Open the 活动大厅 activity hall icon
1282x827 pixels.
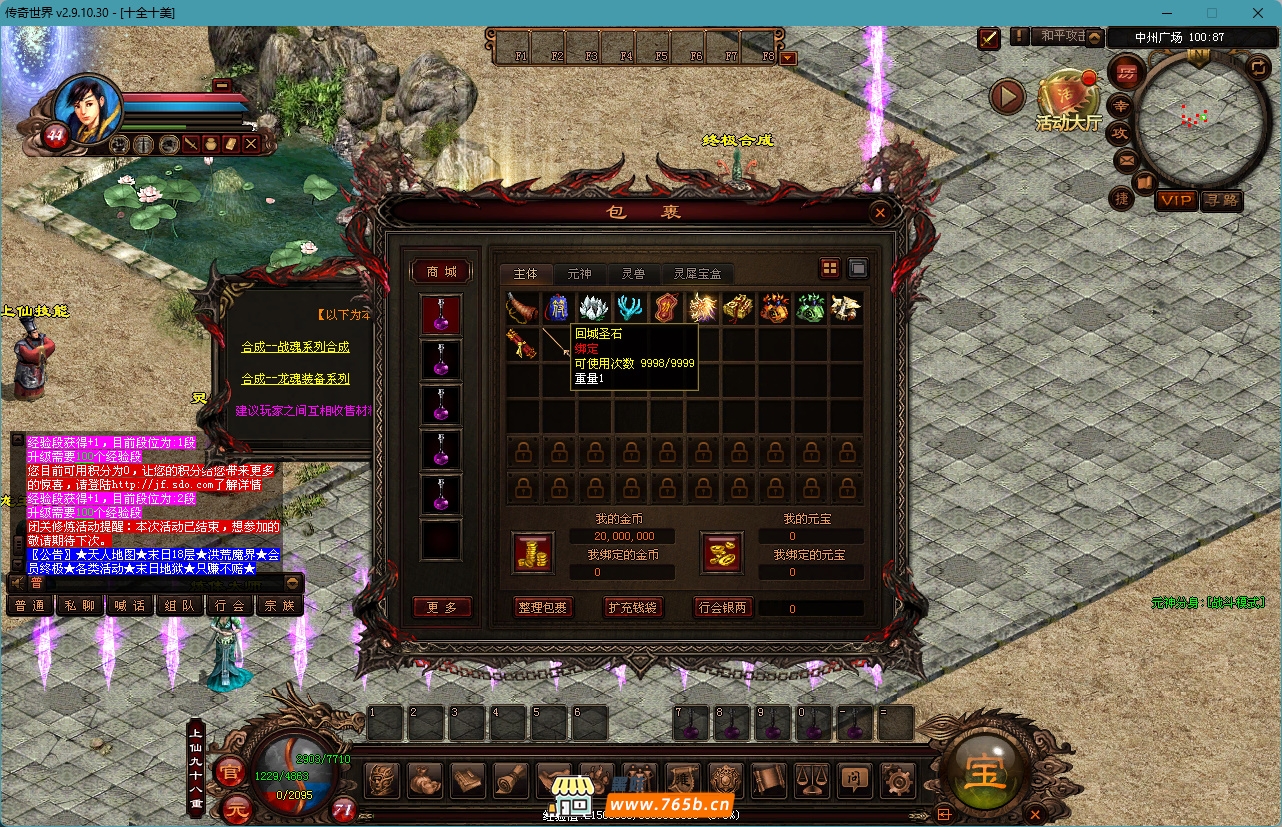click(1068, 100)
